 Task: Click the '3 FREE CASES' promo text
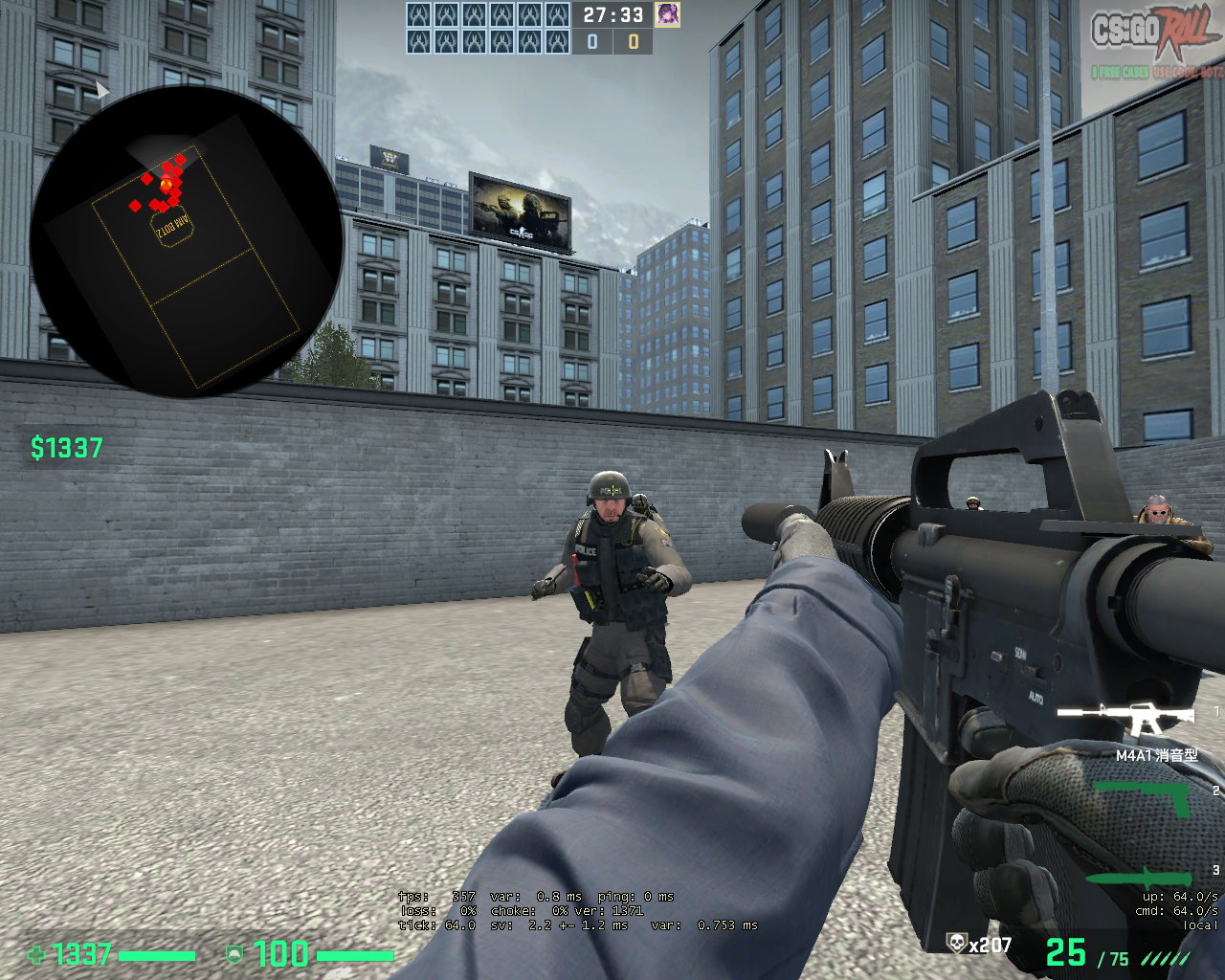click(1120, 73)
